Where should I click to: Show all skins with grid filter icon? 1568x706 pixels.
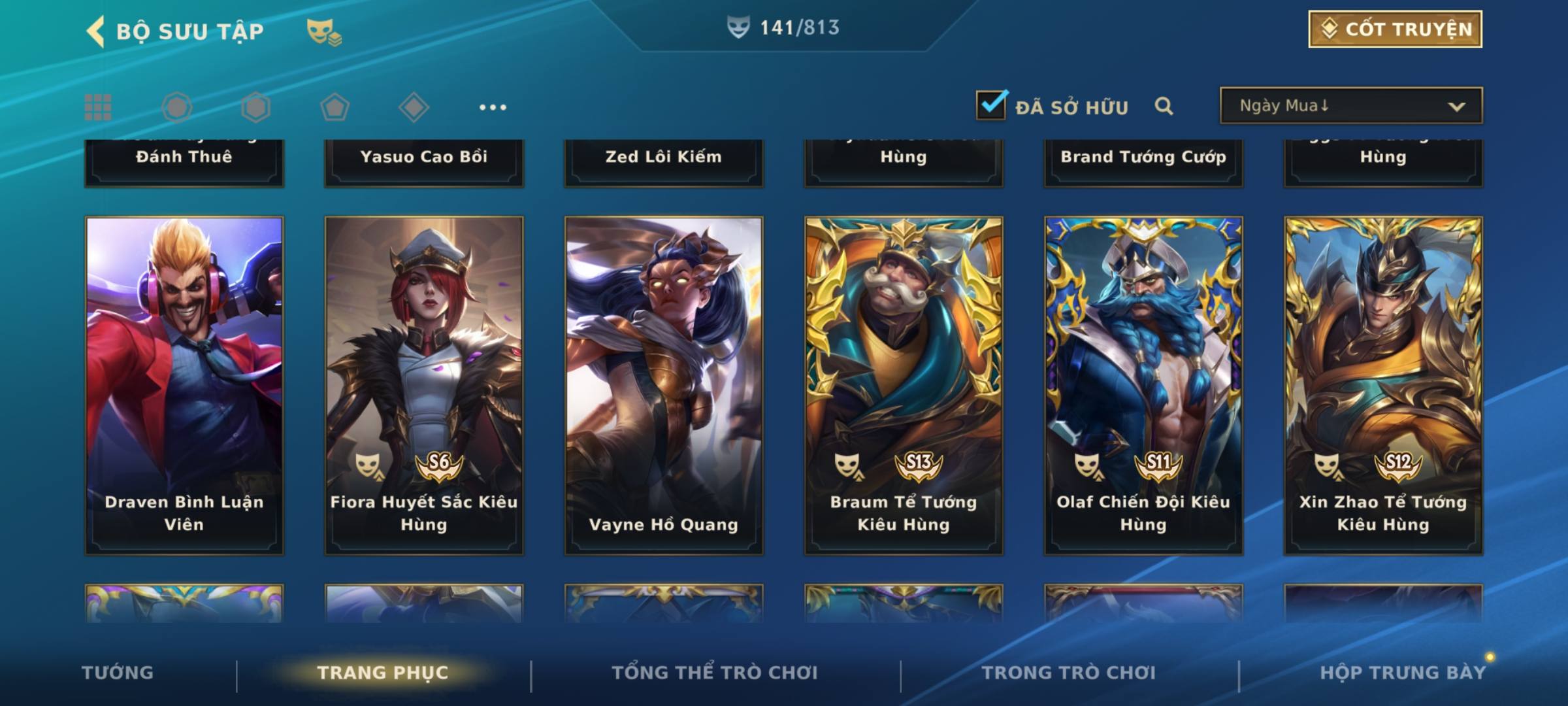tap(98, 107)
